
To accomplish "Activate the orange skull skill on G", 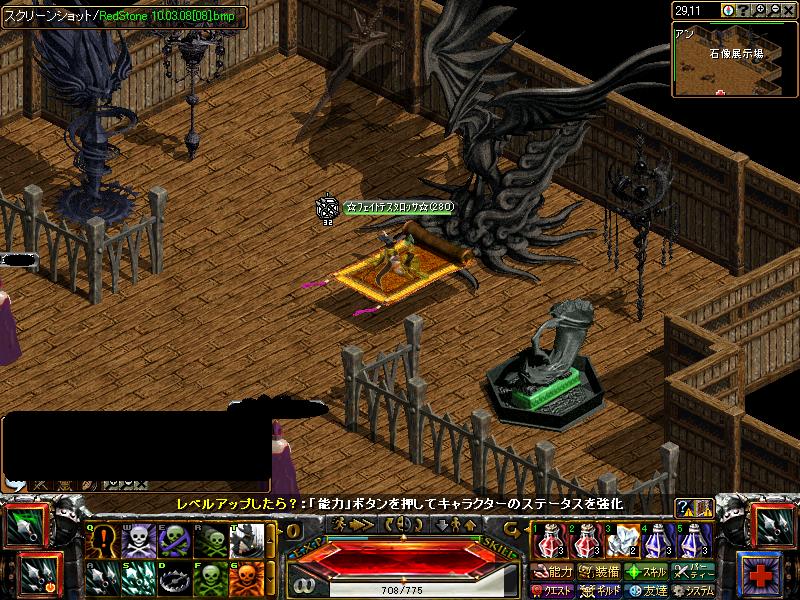I will click(246, 579).
